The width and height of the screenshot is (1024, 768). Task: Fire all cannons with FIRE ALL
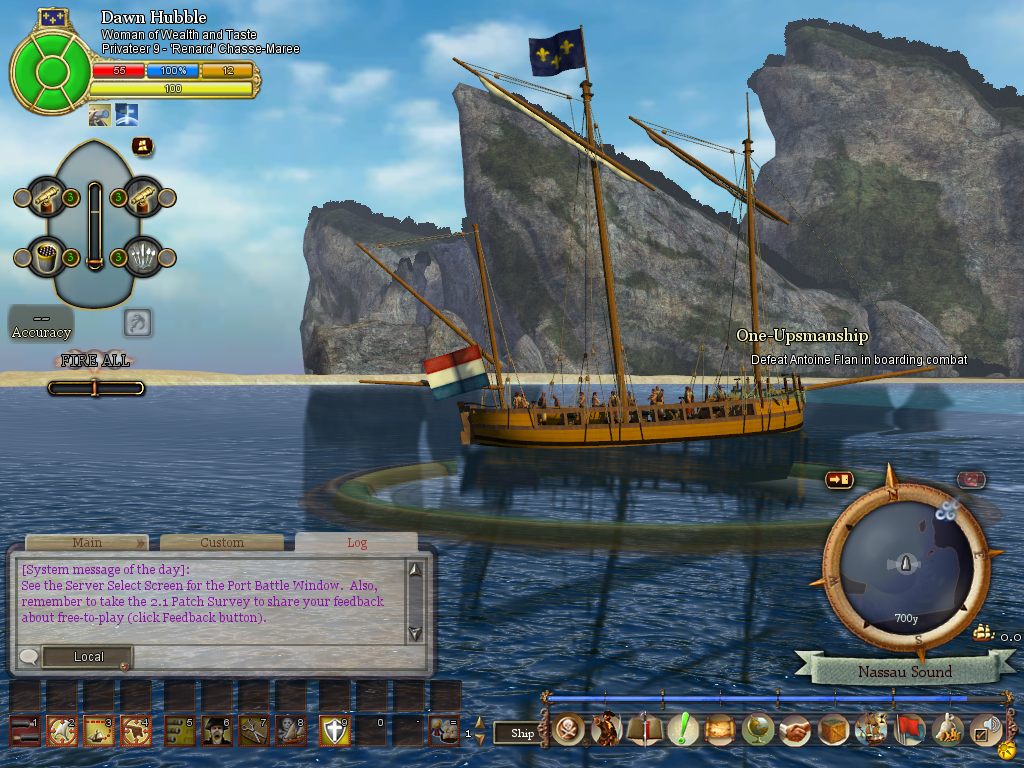tap(95, 361)
